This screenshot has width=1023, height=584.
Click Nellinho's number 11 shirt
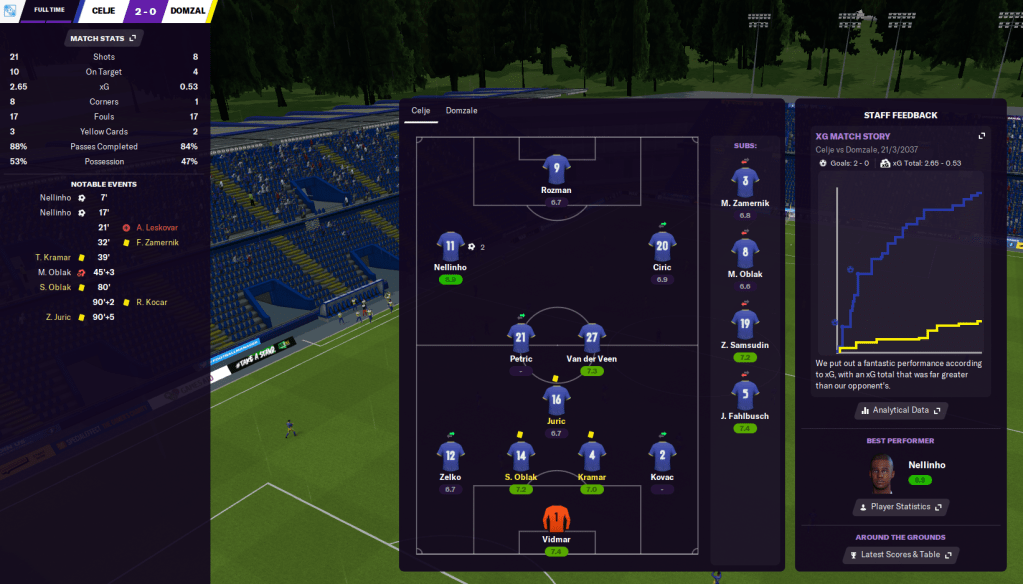pyautogui.click(x=450, y=246)
